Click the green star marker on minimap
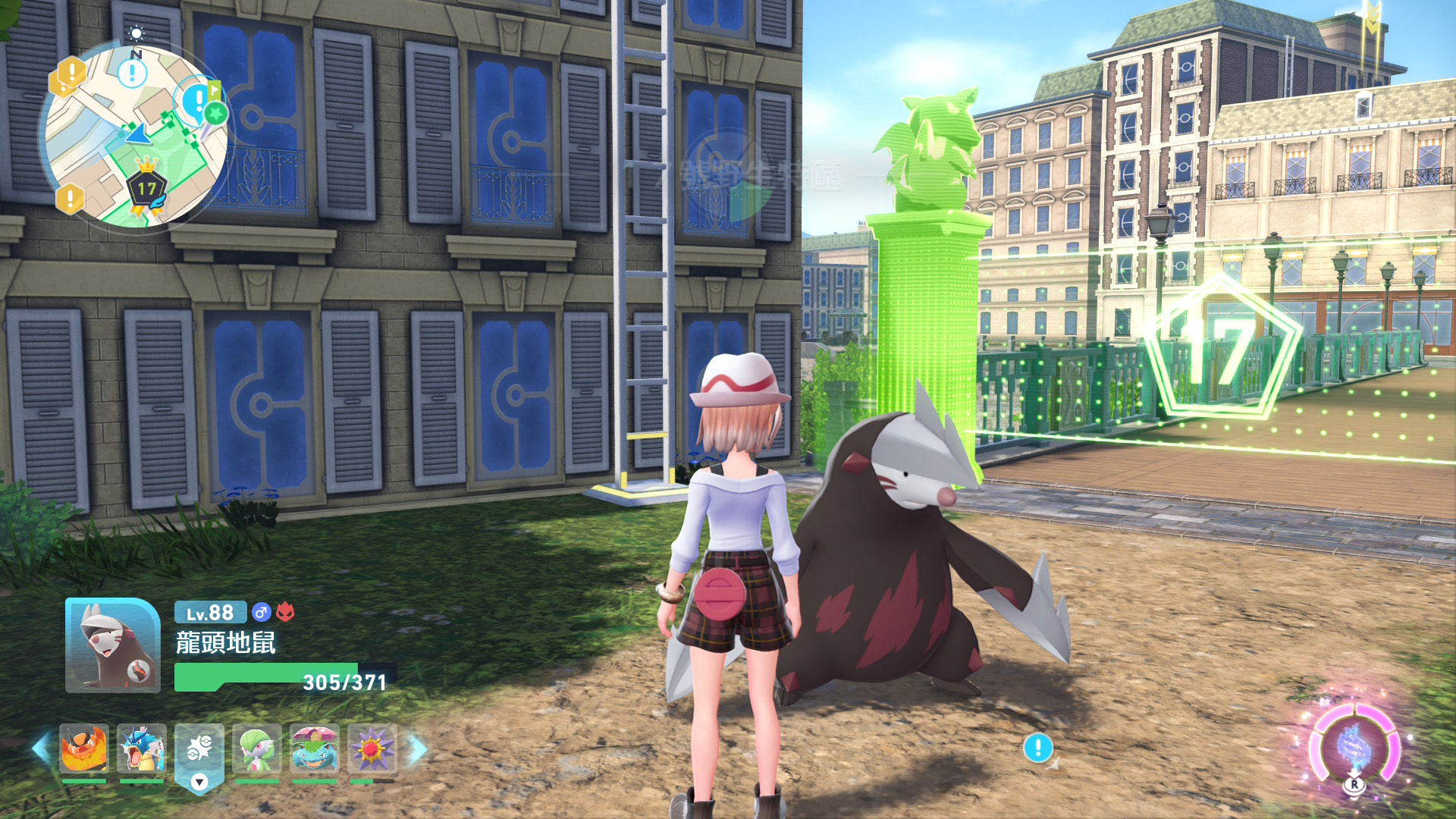 (x=215, y=114)
